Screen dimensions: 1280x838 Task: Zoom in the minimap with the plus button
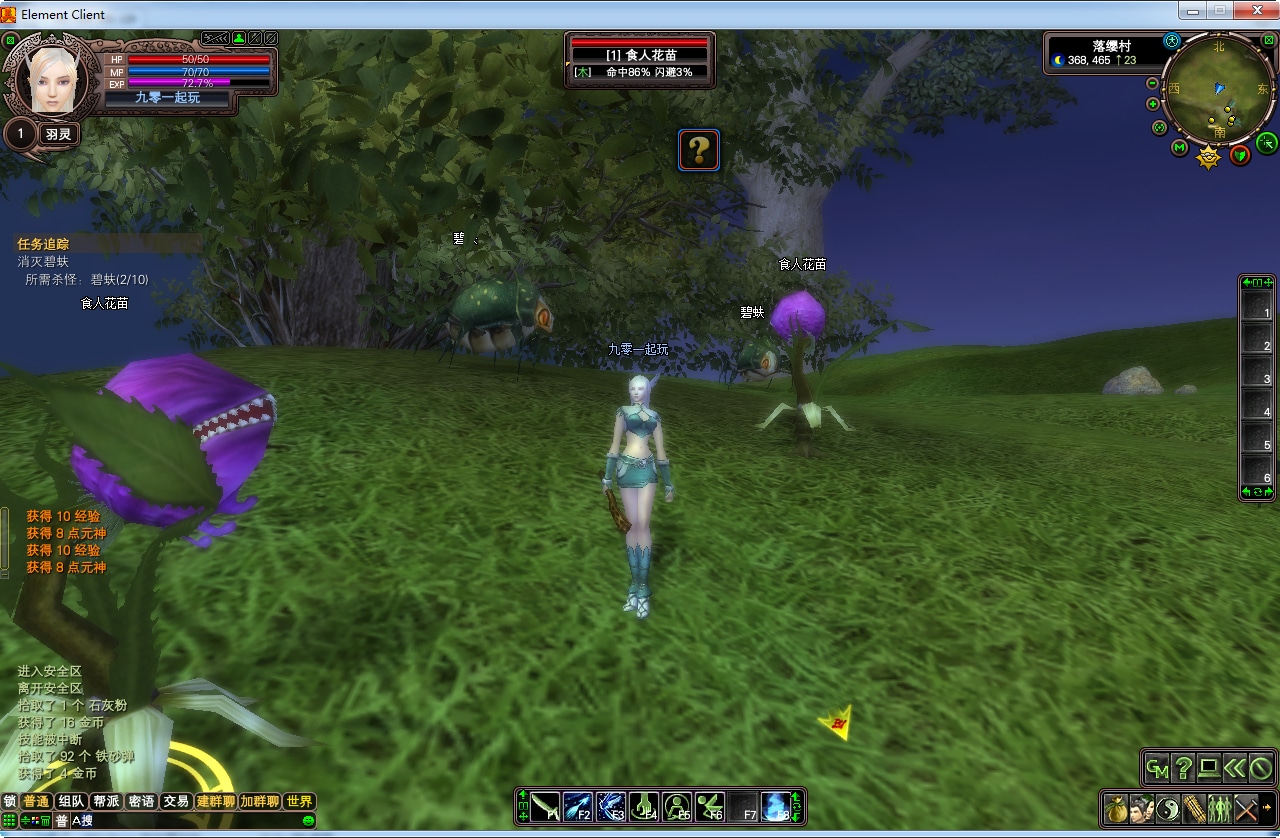coord(1152,104)
